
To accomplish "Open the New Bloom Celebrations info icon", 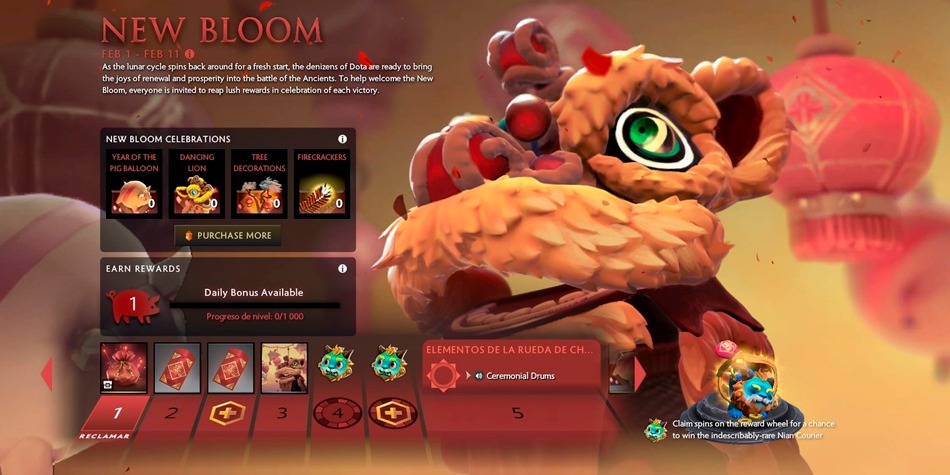I will click(x=342, y=139).
